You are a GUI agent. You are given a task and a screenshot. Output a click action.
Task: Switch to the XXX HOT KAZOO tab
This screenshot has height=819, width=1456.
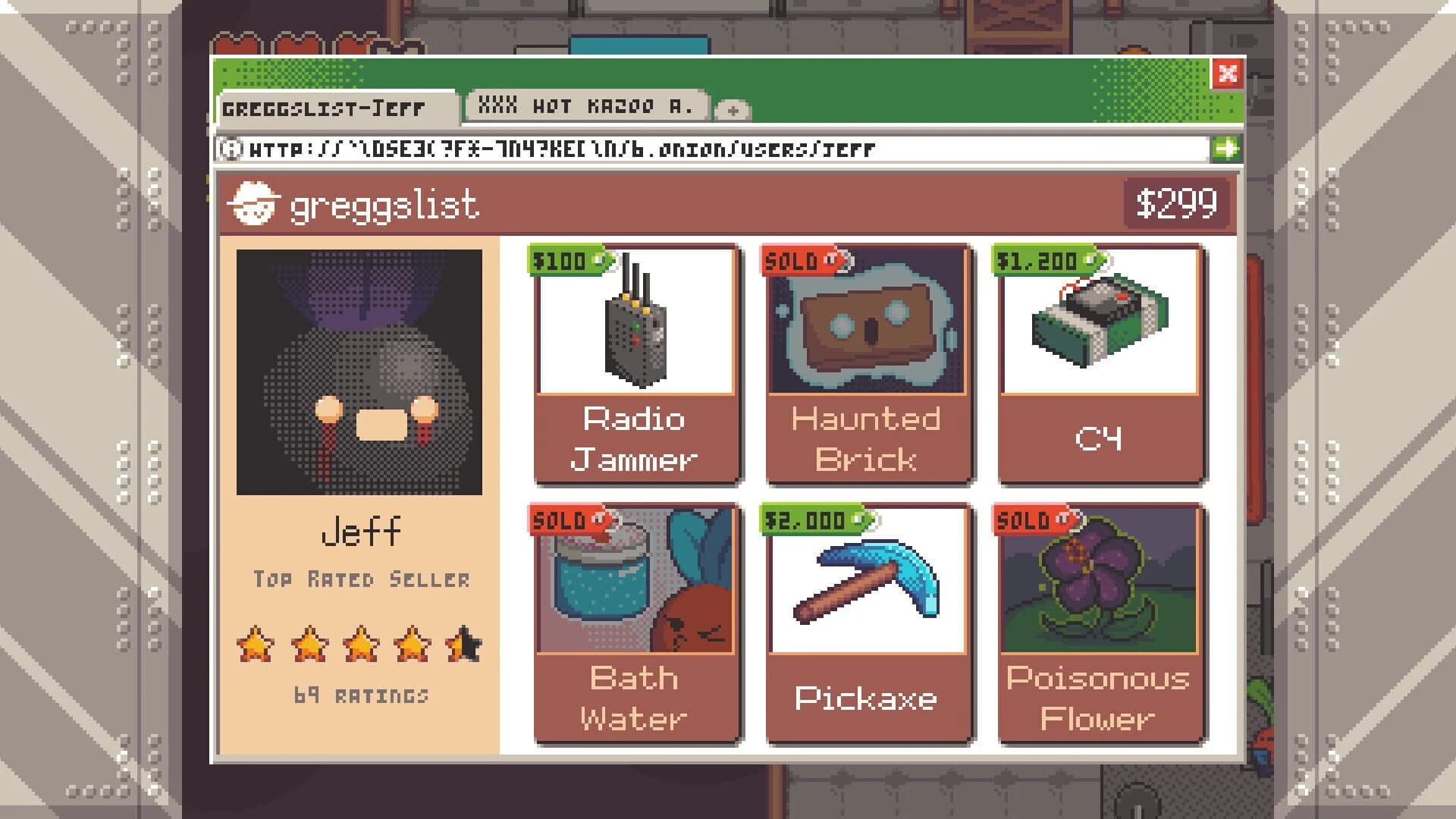click(x=588, y=105)
